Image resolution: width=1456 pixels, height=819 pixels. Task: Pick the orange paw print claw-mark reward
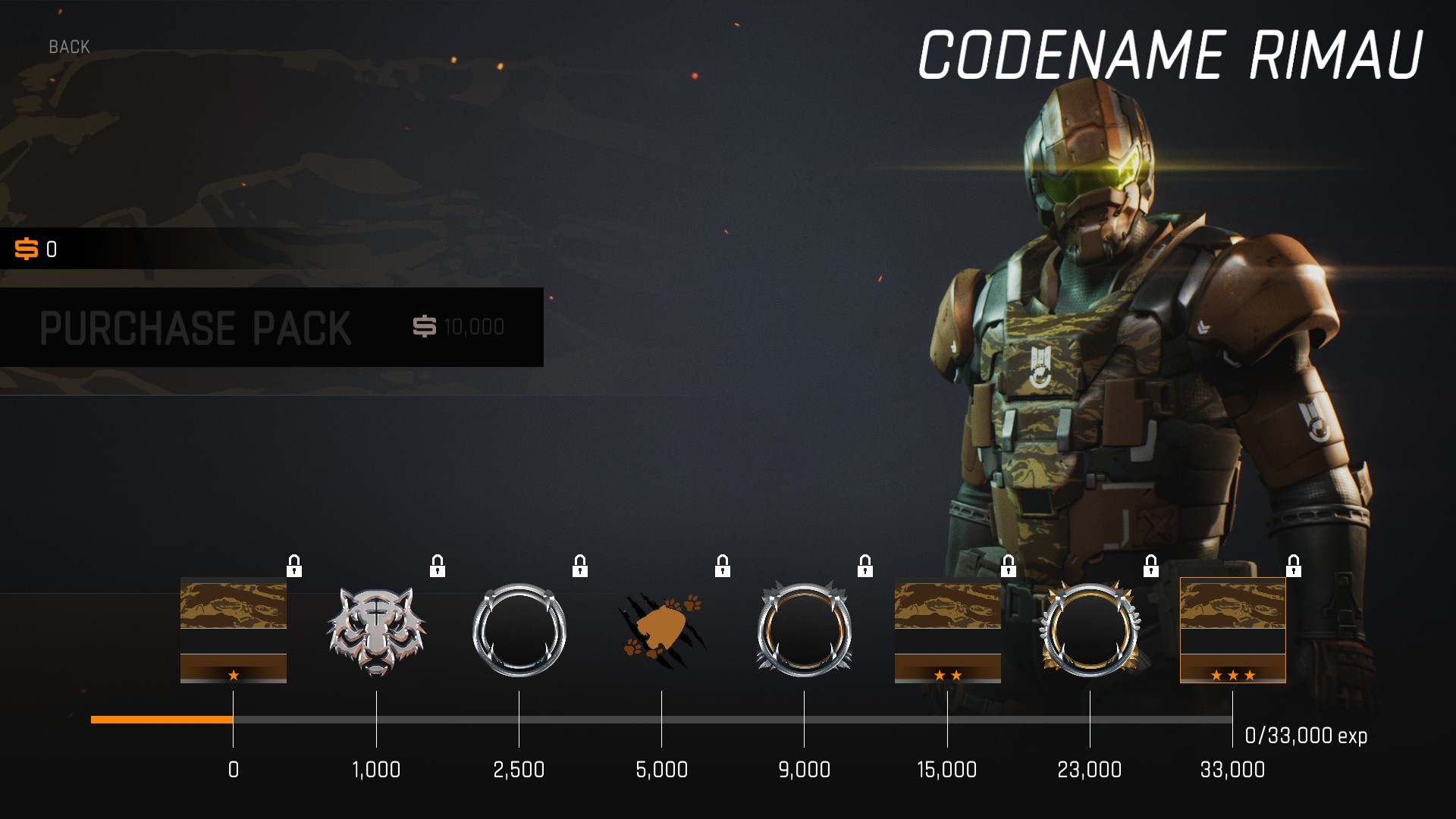[x=662, y=631]
